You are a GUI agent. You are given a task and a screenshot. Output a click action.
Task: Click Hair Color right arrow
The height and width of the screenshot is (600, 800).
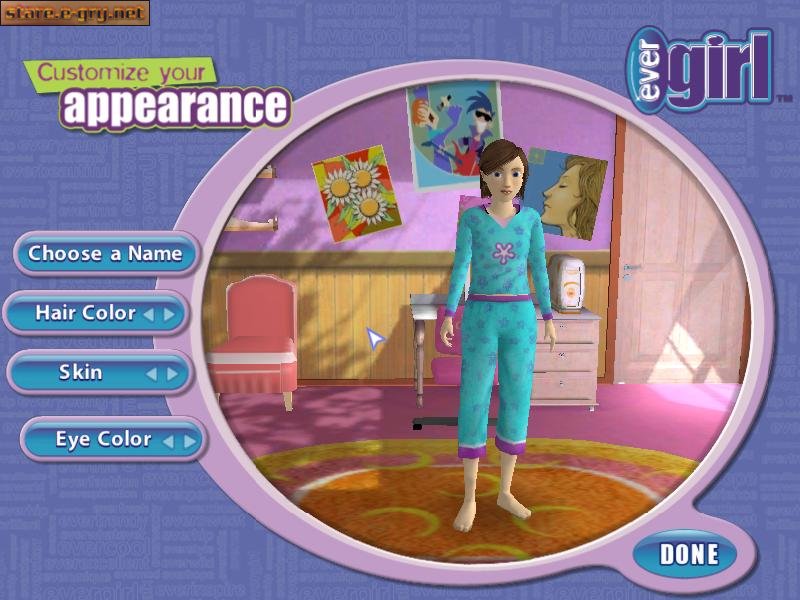(169, 314)
